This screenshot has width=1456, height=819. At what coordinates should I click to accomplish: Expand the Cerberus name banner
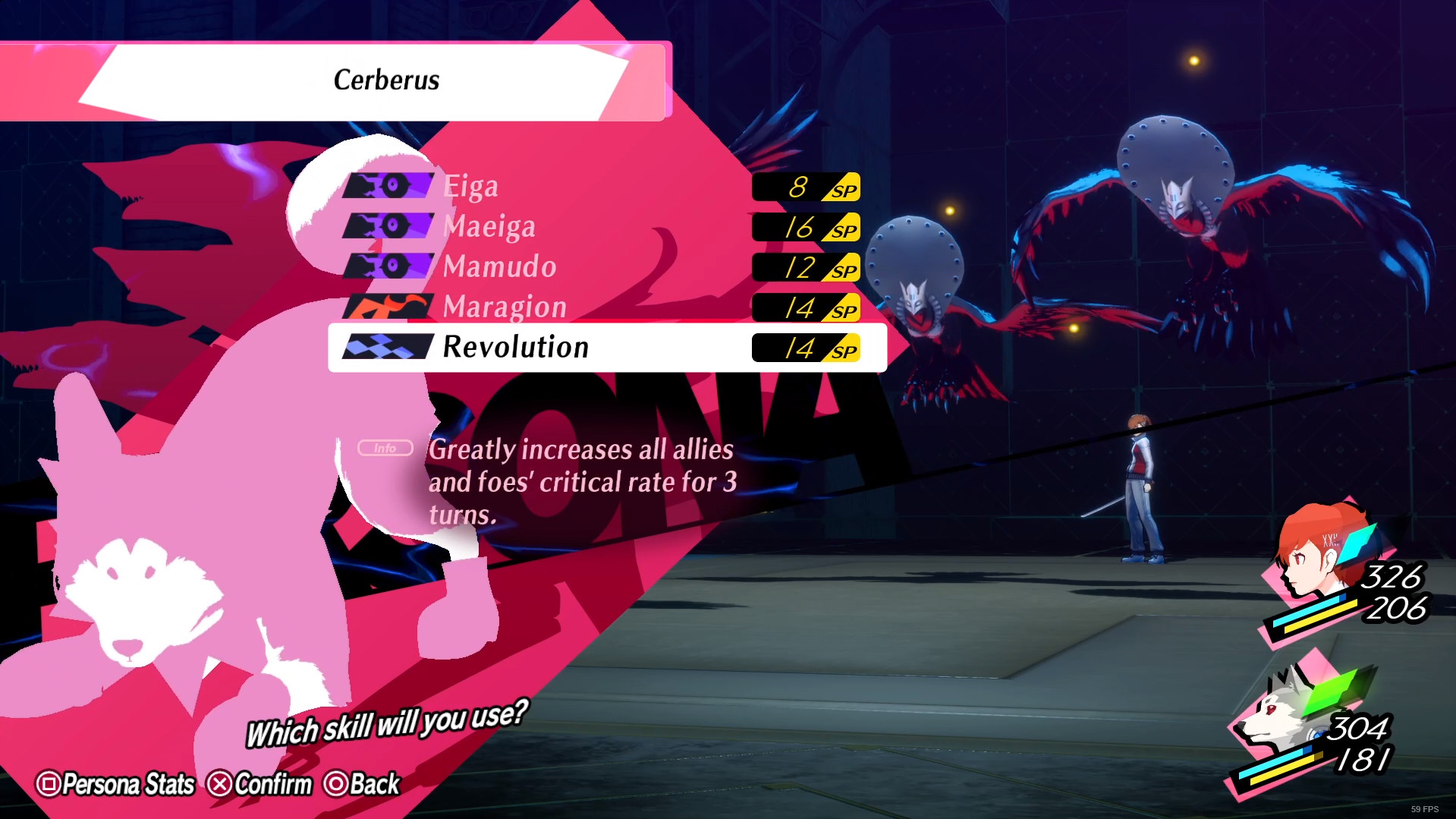click(x=386, y=80)
